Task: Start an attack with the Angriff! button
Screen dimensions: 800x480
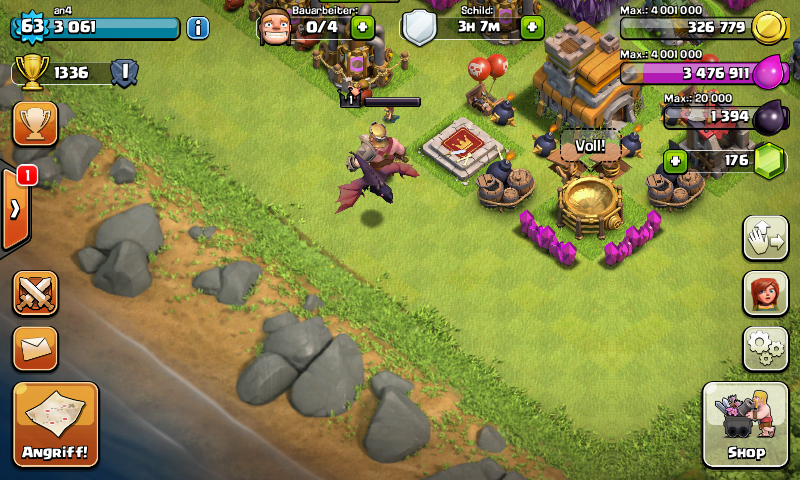Action: [56, 424]
